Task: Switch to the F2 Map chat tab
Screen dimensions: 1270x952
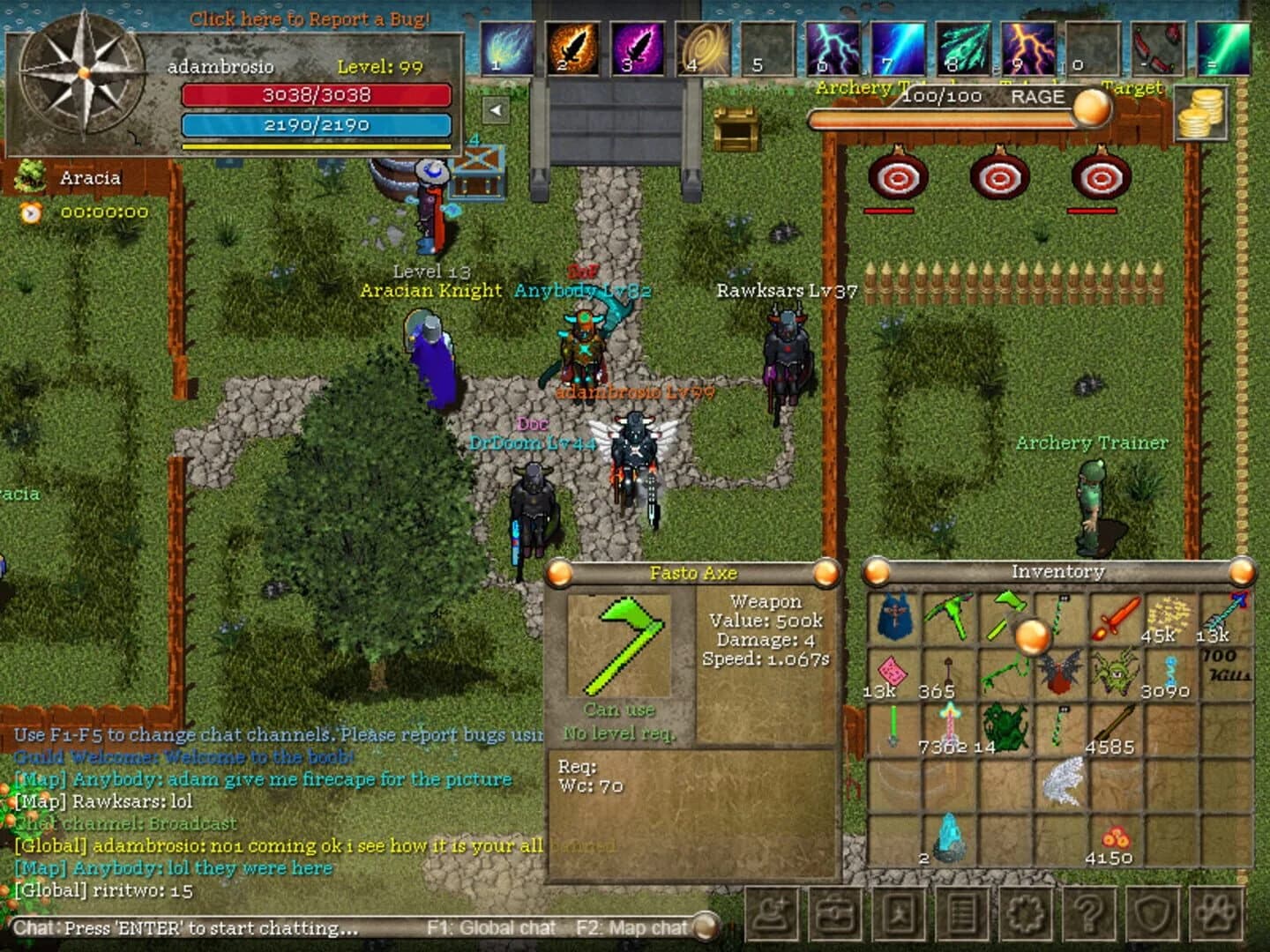Action: (631, 927)
